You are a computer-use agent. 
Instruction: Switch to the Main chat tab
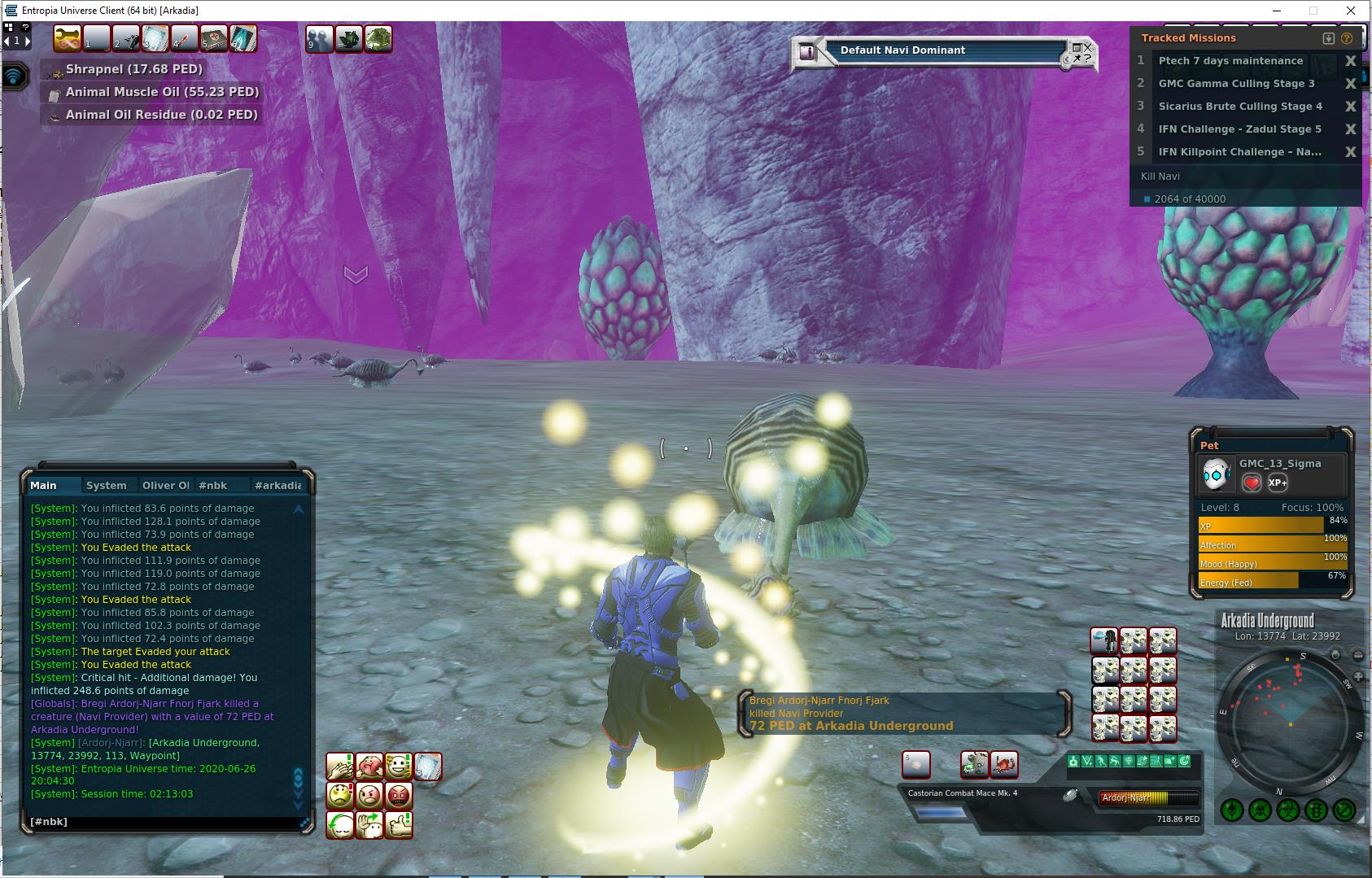44,486
